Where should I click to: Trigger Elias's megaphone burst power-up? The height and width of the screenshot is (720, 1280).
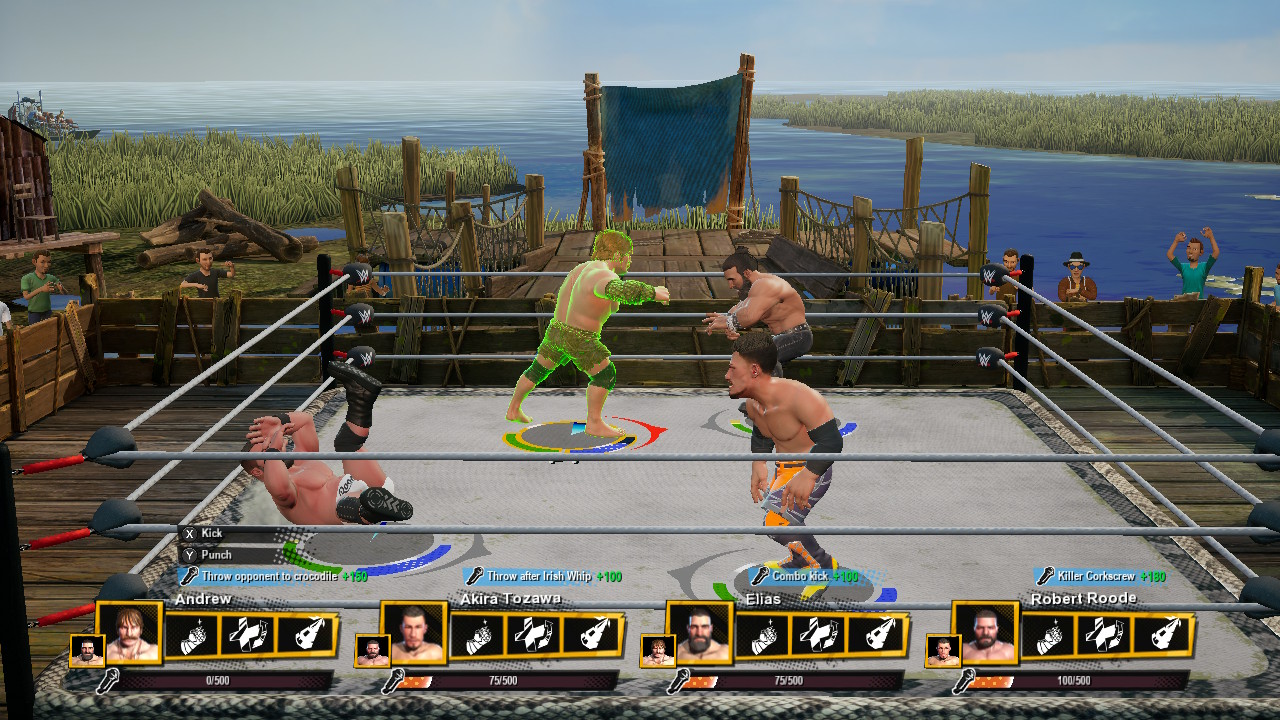[x=875, y=636]
